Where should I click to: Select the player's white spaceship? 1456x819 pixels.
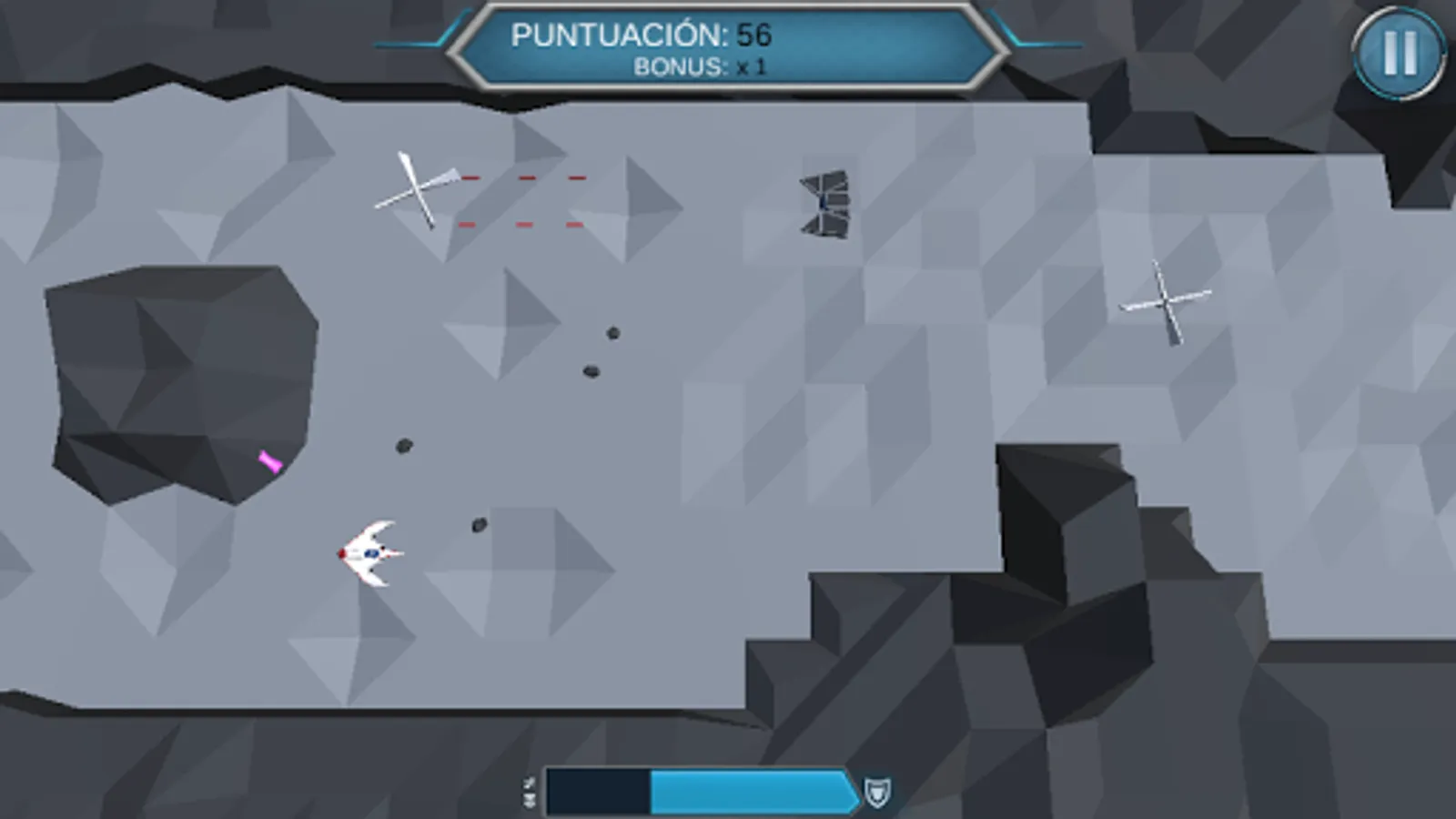(371, 551)
